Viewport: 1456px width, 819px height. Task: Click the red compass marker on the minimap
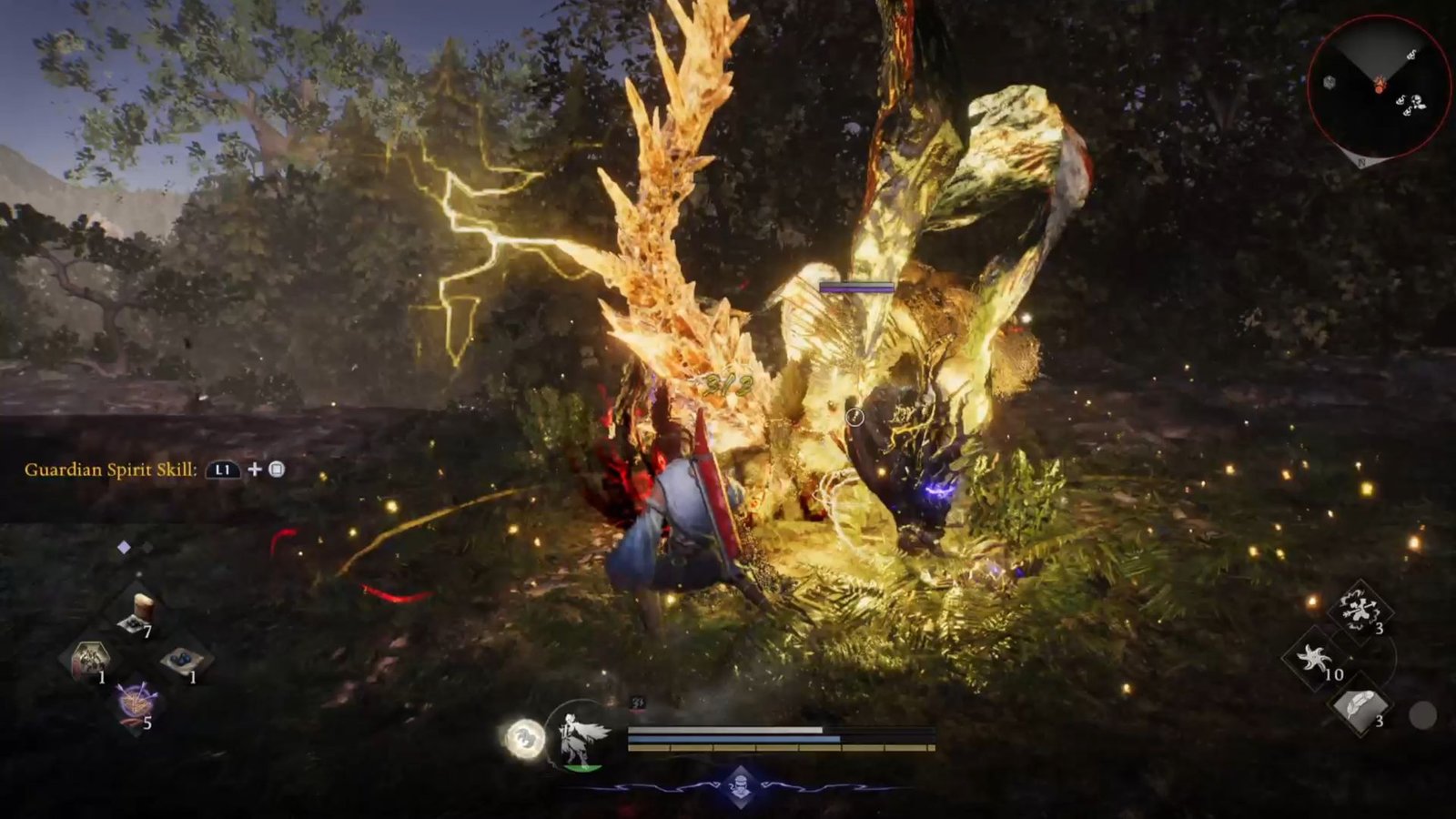tap(1379, 85)
